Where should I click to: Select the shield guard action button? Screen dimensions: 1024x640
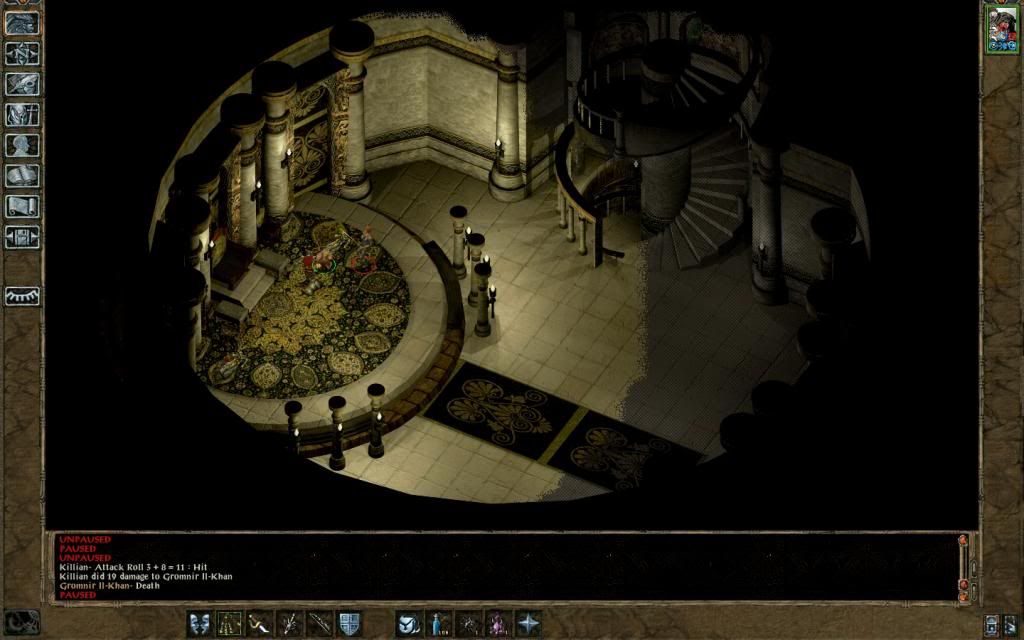tap(349, 623)
